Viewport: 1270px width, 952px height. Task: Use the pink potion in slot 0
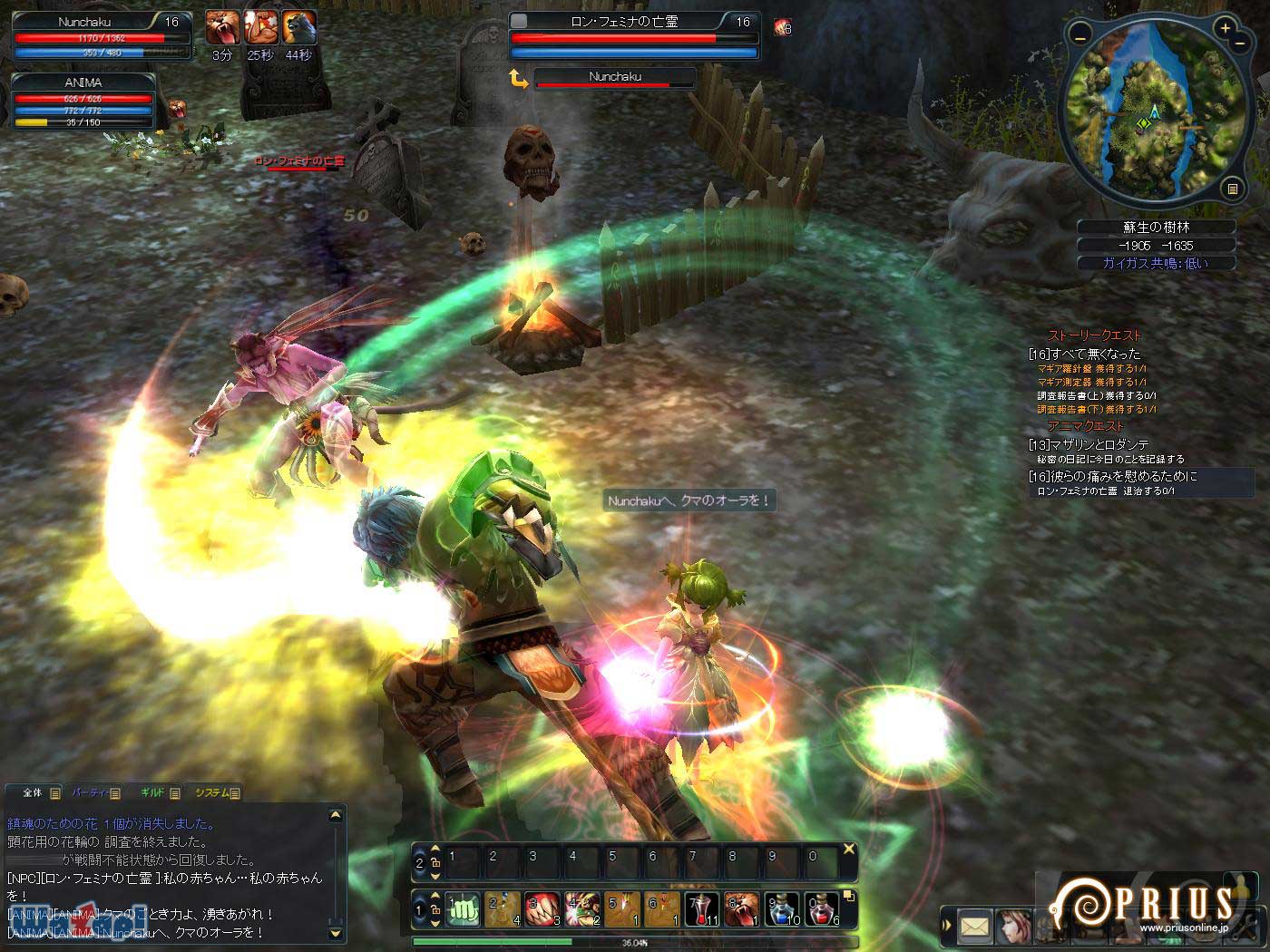click(822, 908)
